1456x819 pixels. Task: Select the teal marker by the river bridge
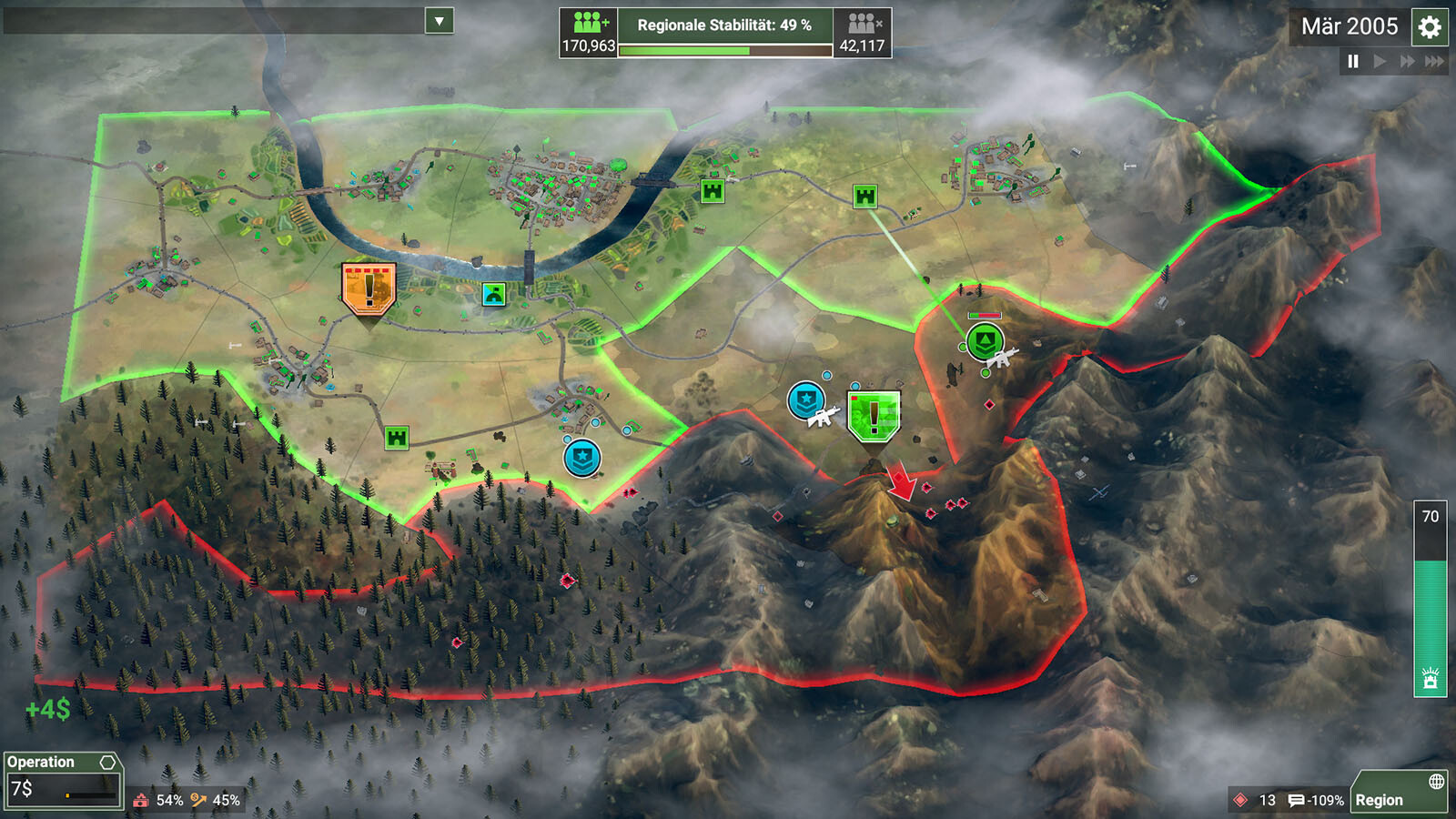coord(493,294)
